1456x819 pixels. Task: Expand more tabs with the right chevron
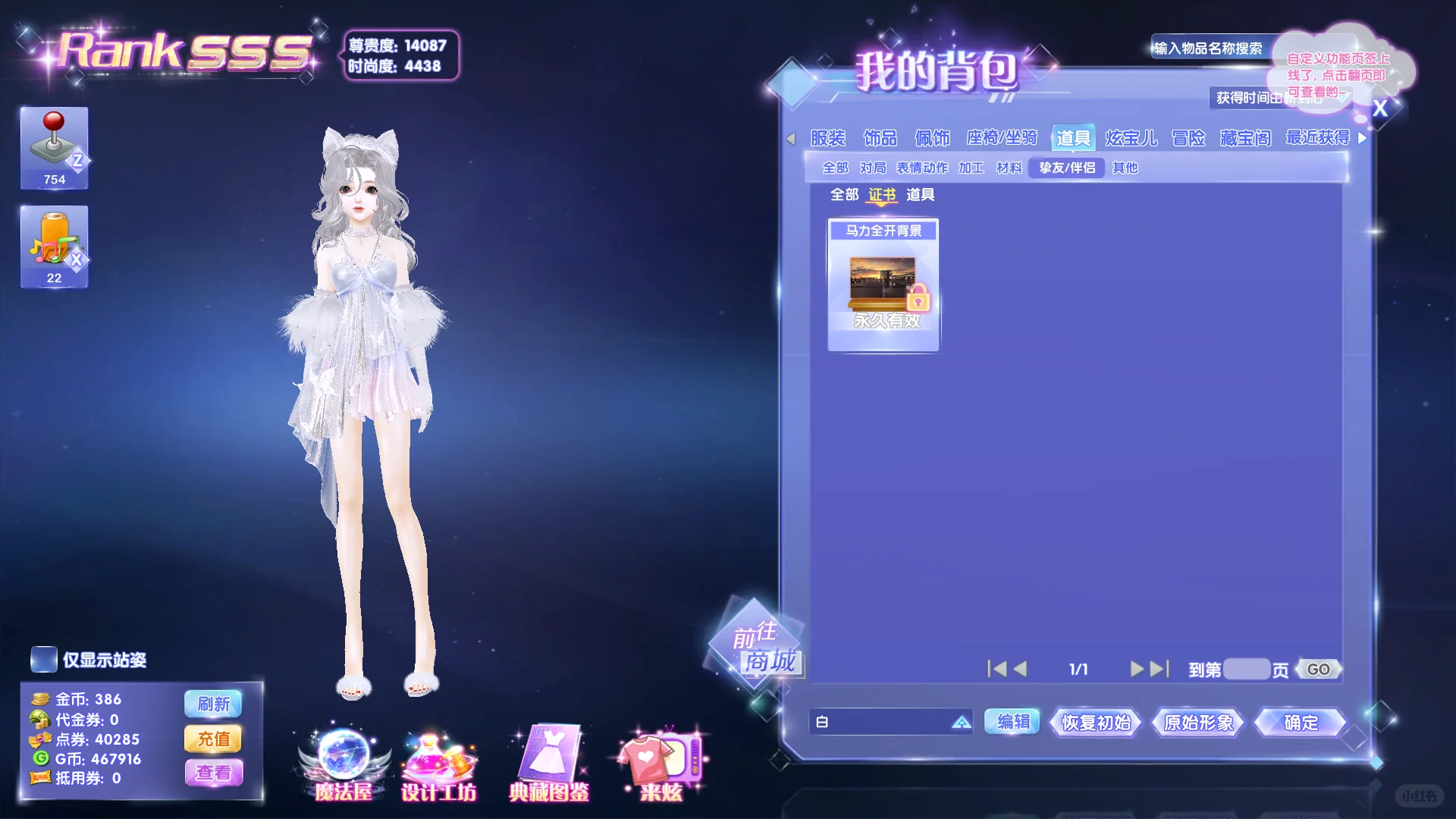tap(1363, 138)
